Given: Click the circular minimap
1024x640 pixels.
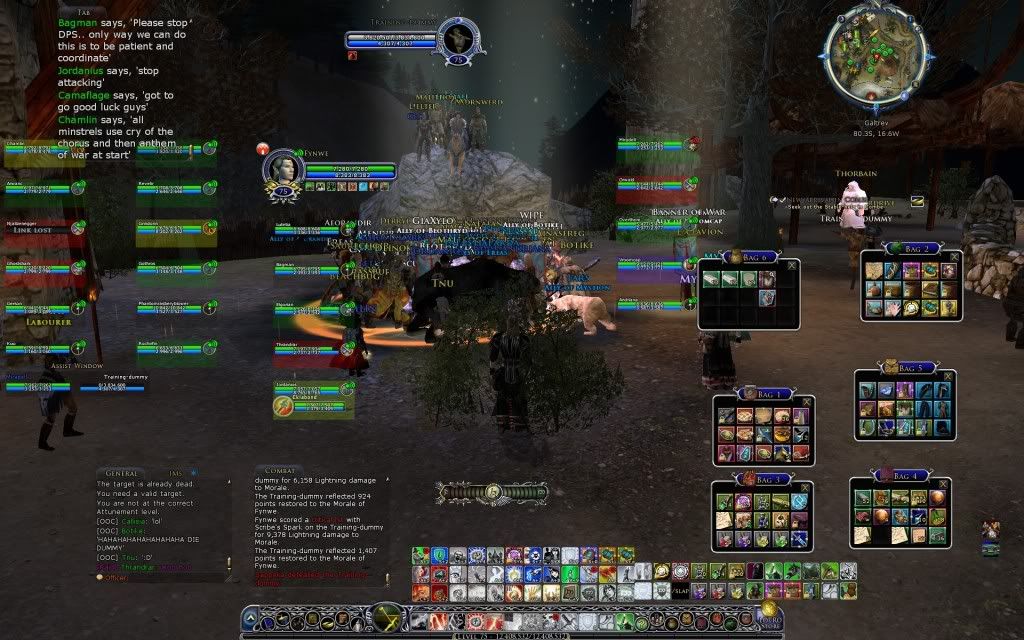Looking at the screenshot, I should [x=876, y=43].
